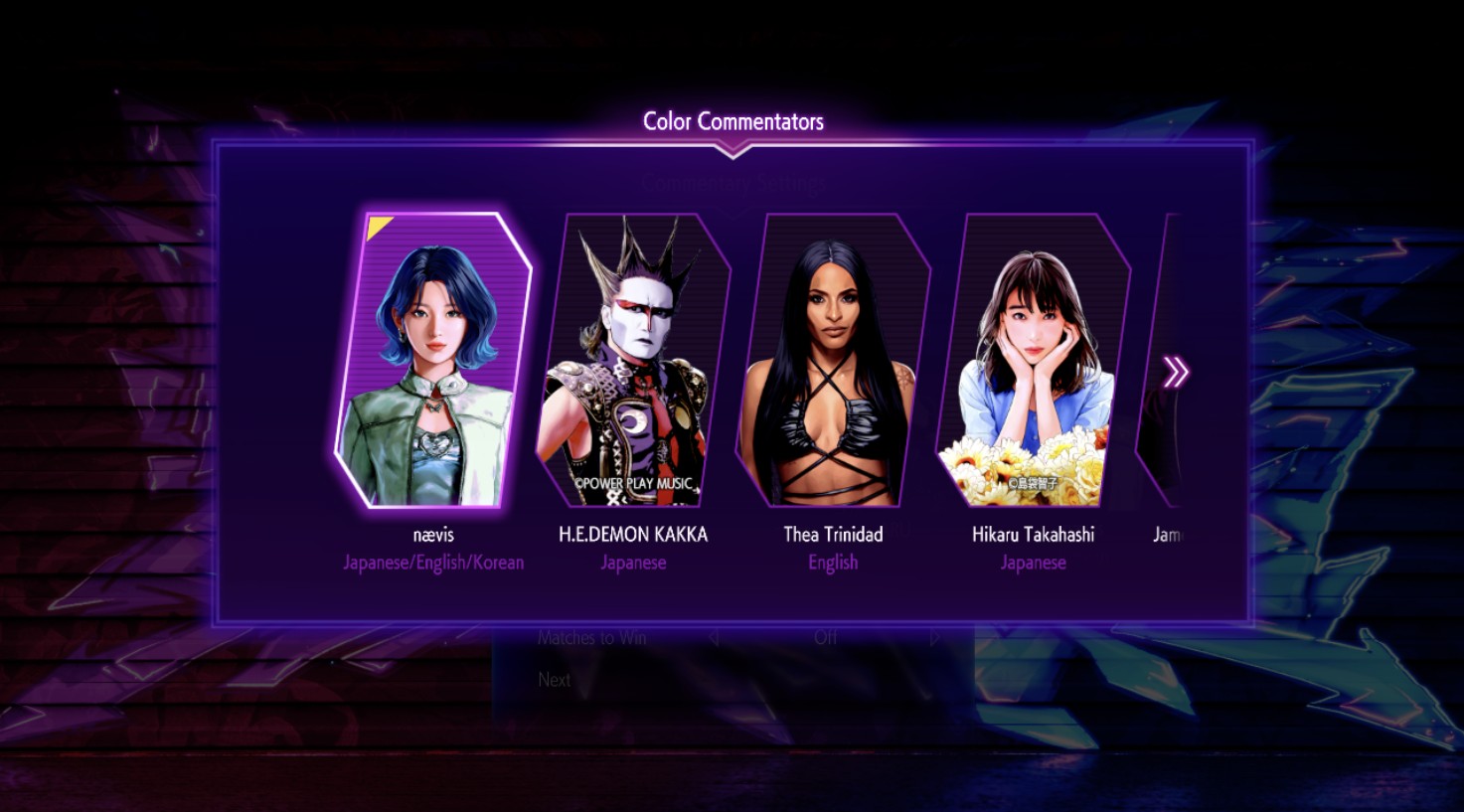Click the right arrow beside the Off setting

click(932, 637)
